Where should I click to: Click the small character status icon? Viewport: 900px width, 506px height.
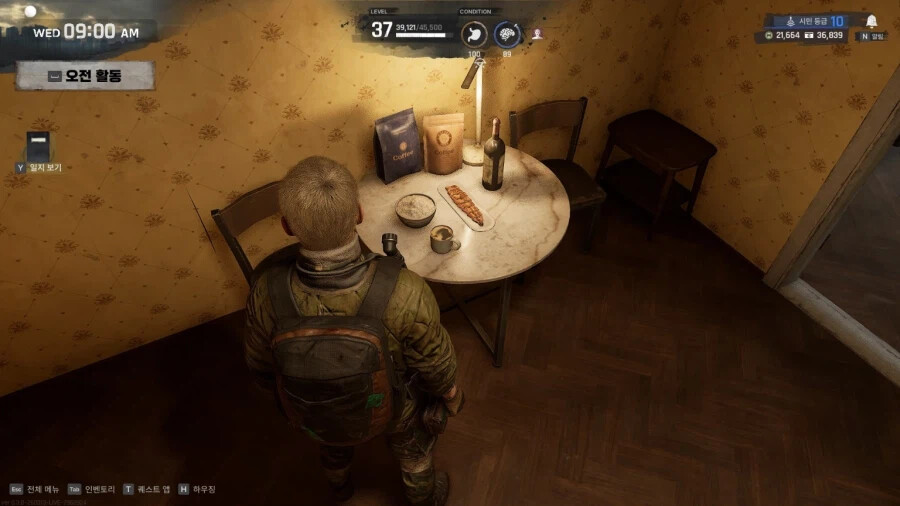point(537,33)
